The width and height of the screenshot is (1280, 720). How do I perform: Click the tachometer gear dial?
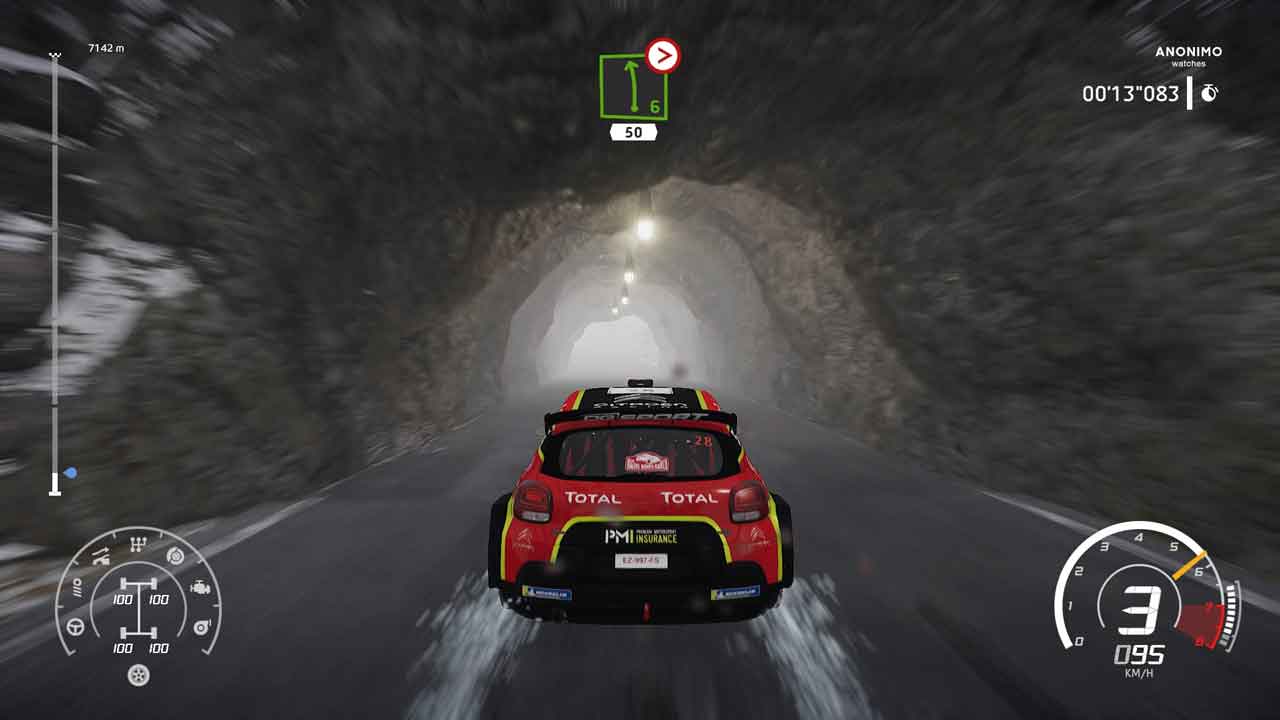[x=1139, y=602]
